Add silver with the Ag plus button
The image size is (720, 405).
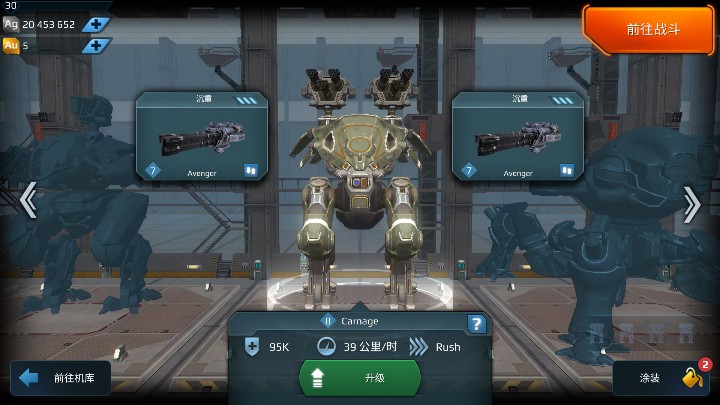(96, 24)
